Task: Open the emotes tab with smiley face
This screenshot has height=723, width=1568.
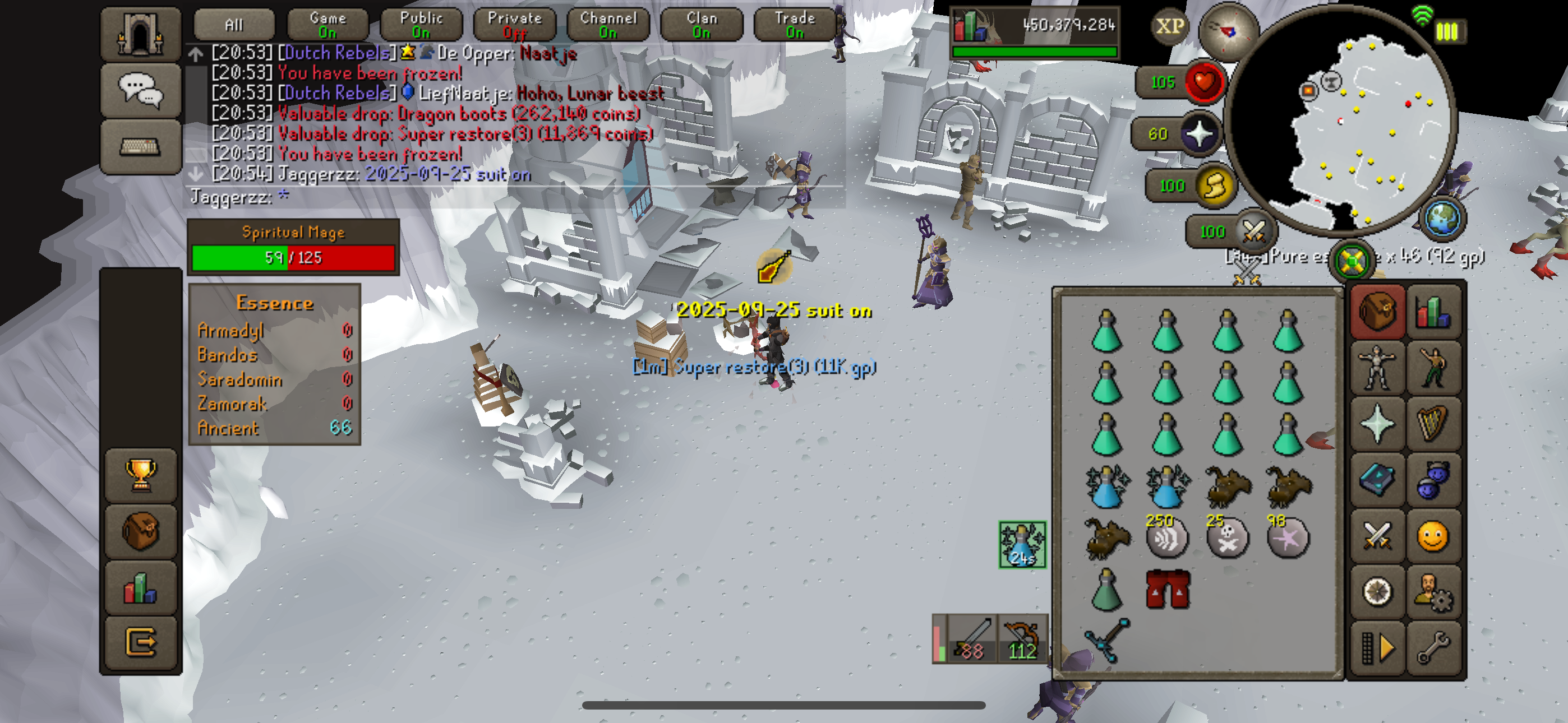Action: coord(1433,537)
